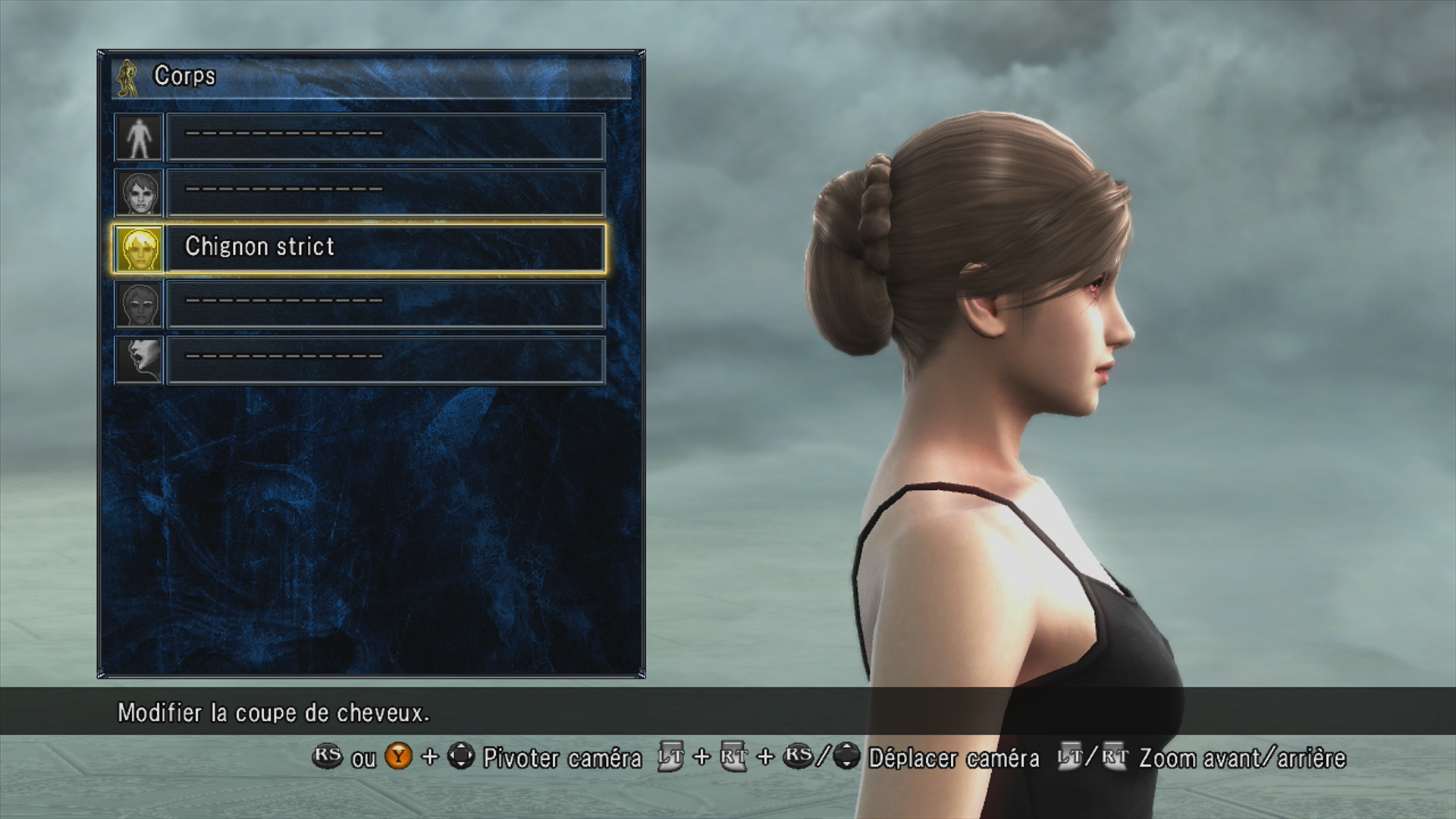Choose the full body silhouette category

(x=140, y=137)
